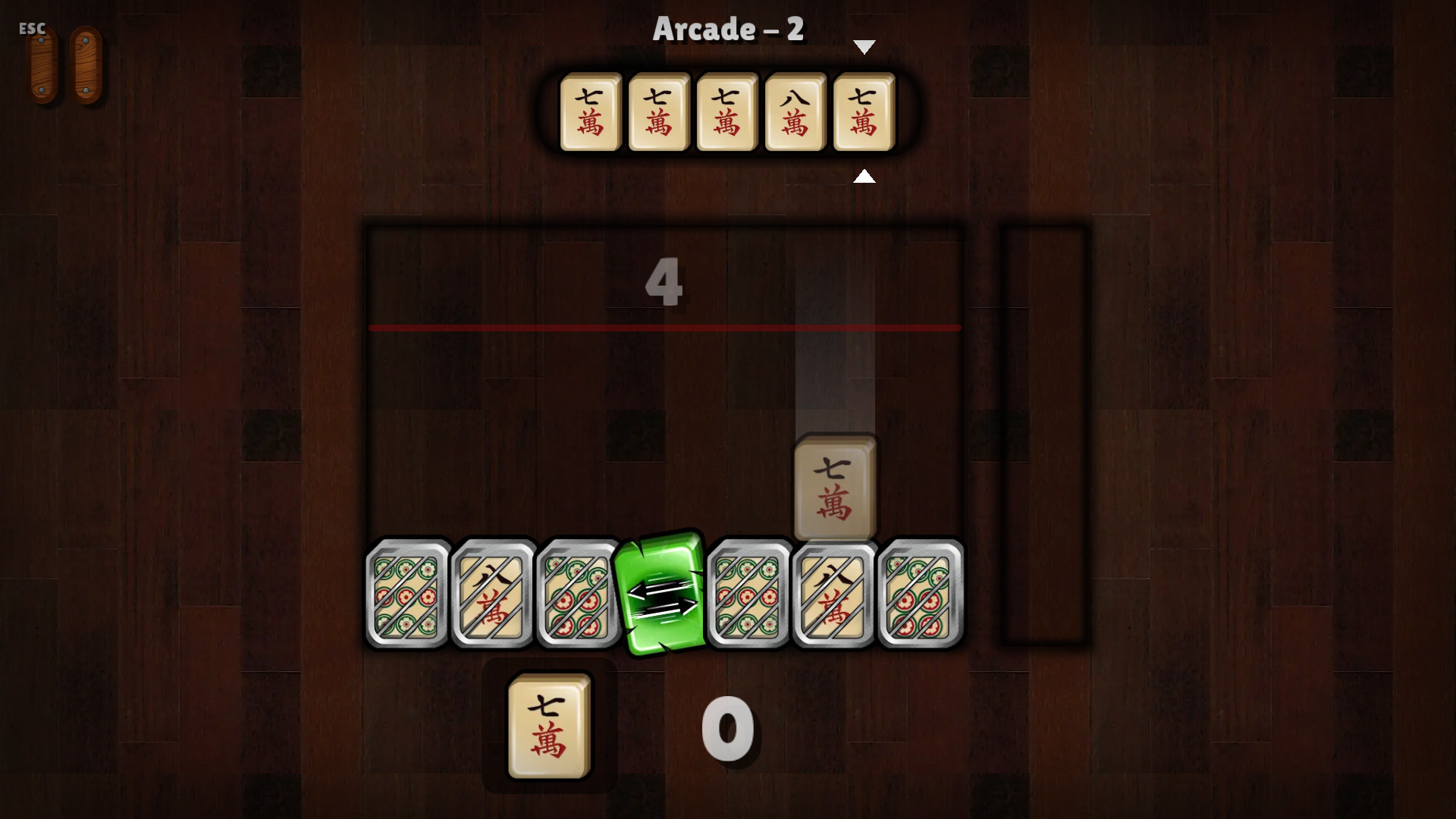Click the Arcade – 2 level title
The width and height of the screenshot is (1456, 819).
[x=727, y=29]
